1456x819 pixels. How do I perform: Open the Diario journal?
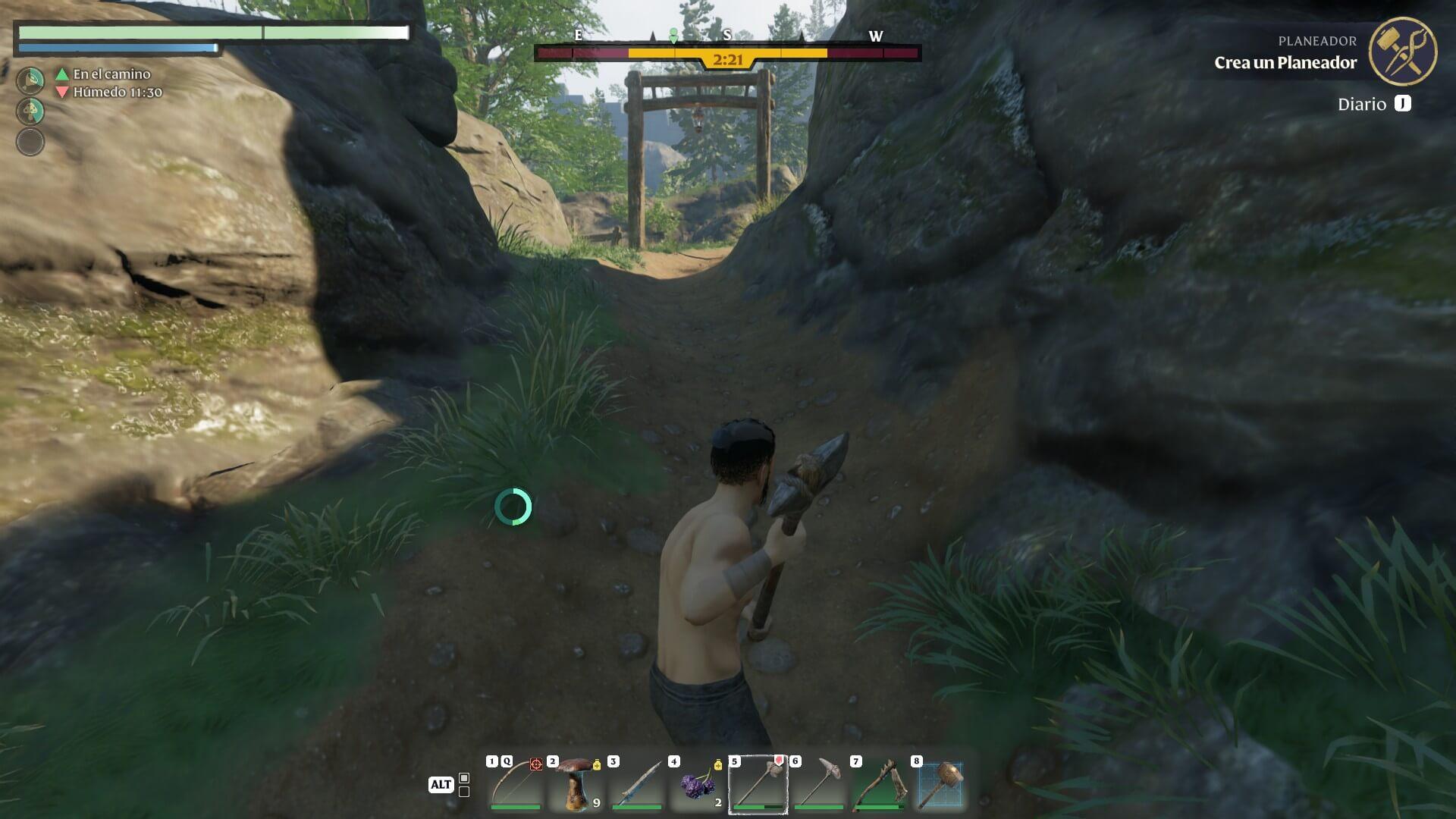pyautogui.click(x=1374, y=105)
